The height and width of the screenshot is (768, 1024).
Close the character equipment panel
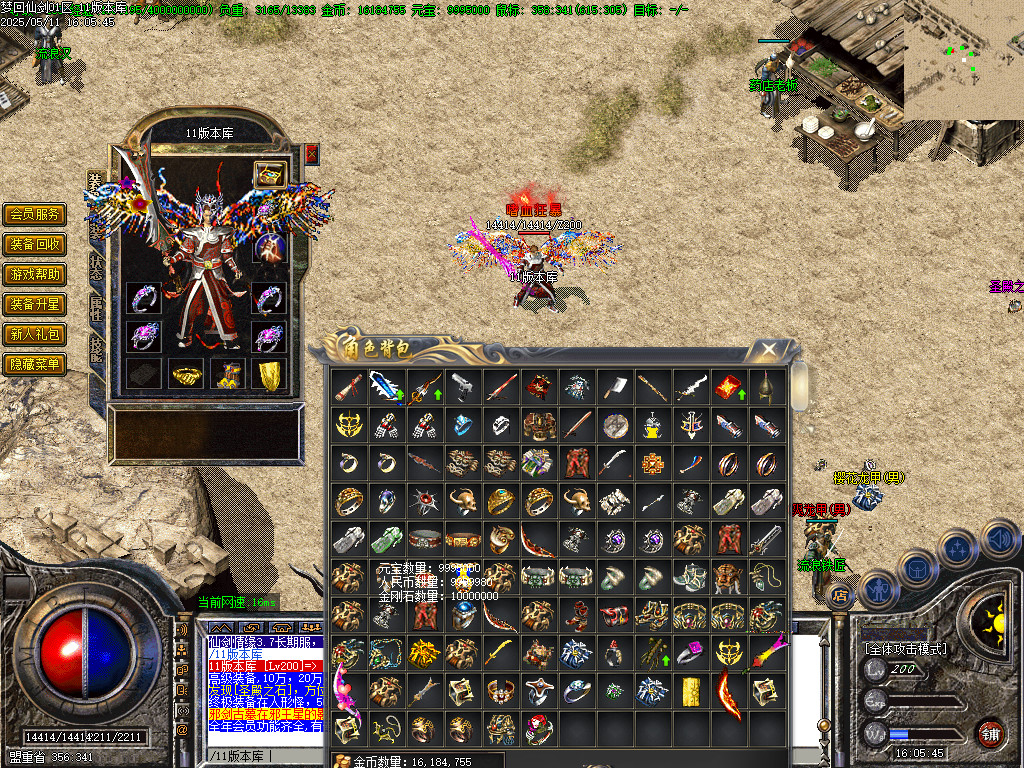[312, 153]
